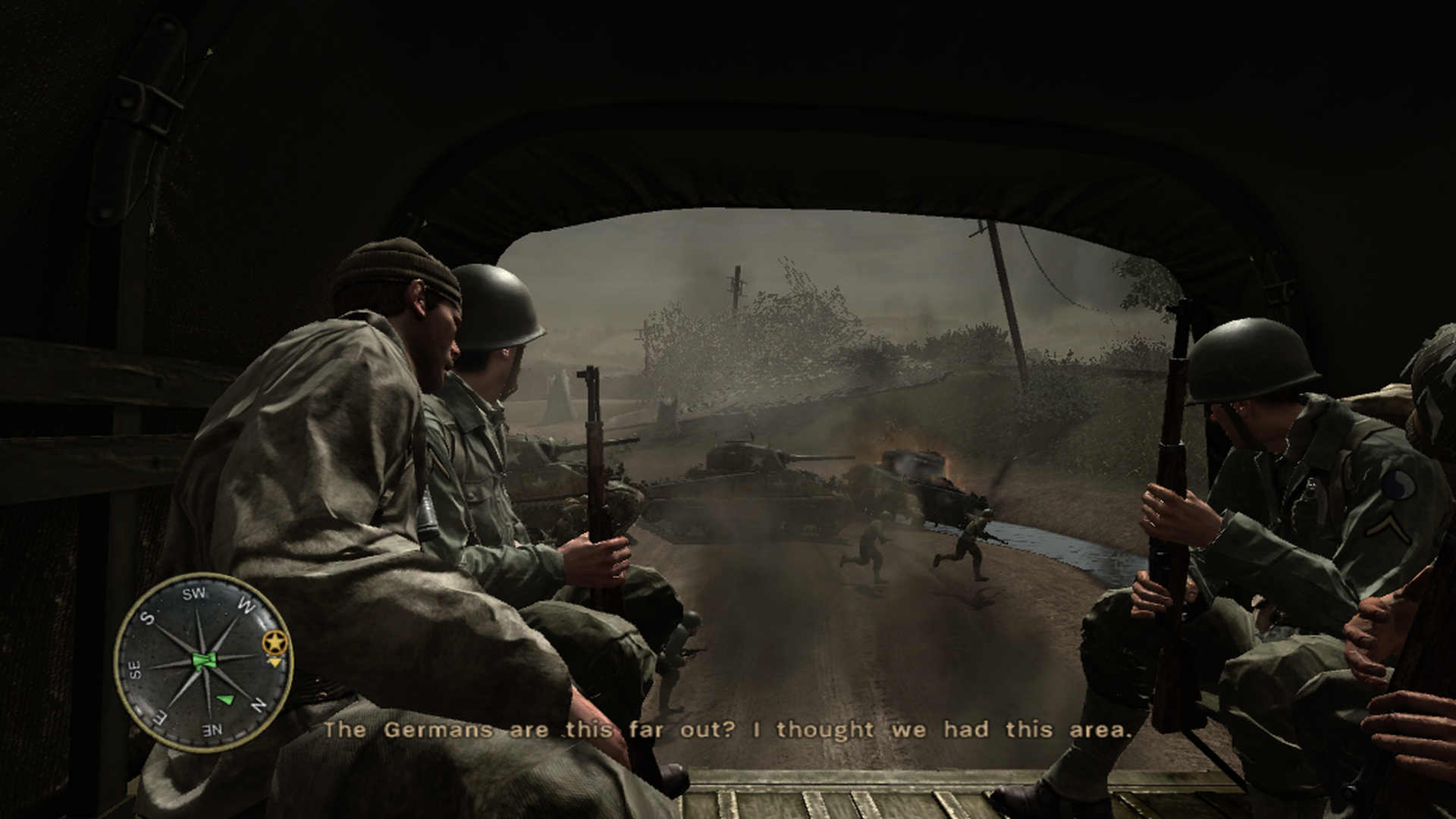Select the gold star objective marker

[x=275, y=642]
